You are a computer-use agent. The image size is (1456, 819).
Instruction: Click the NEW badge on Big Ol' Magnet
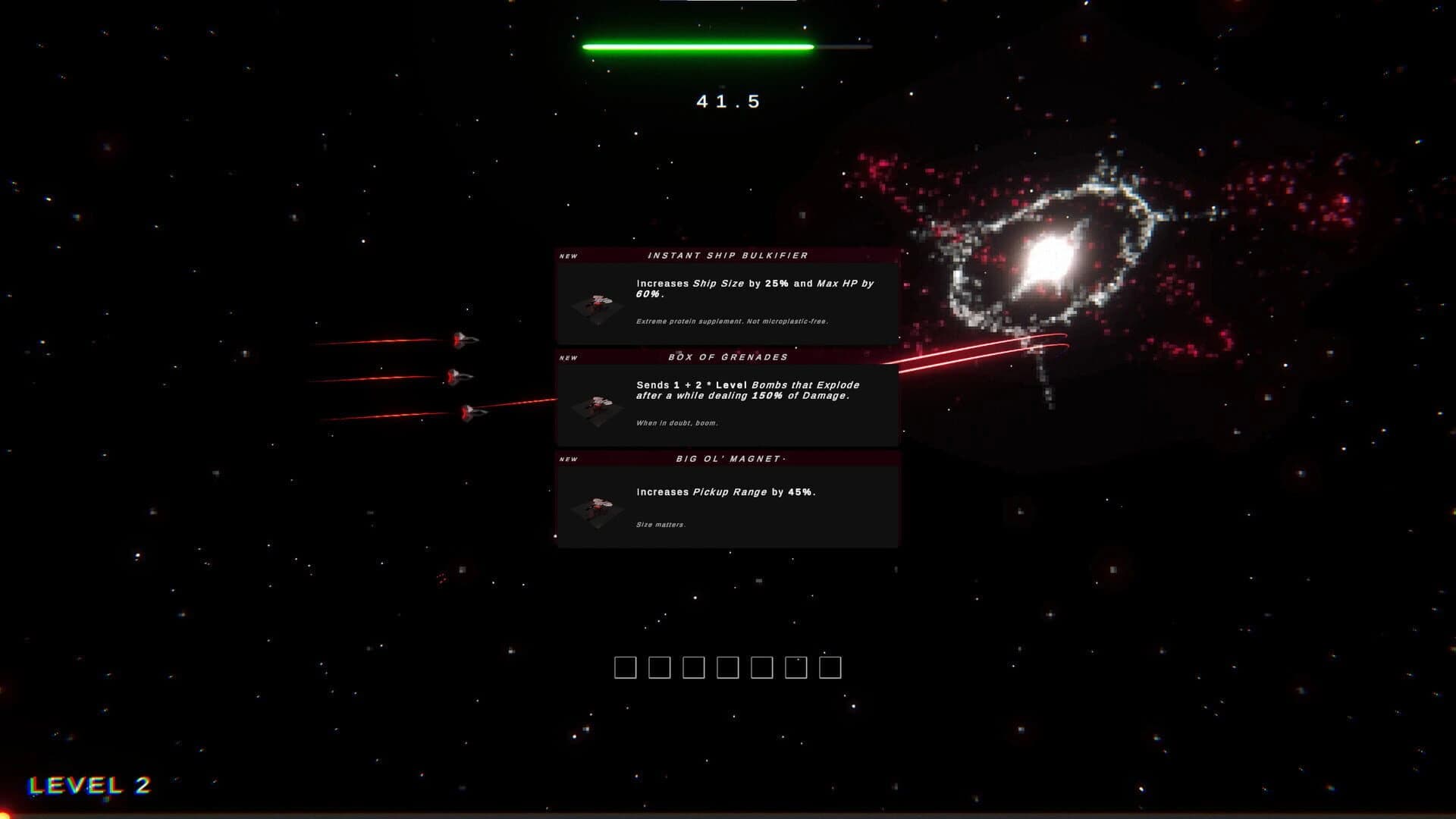click(x=567, y=459)
